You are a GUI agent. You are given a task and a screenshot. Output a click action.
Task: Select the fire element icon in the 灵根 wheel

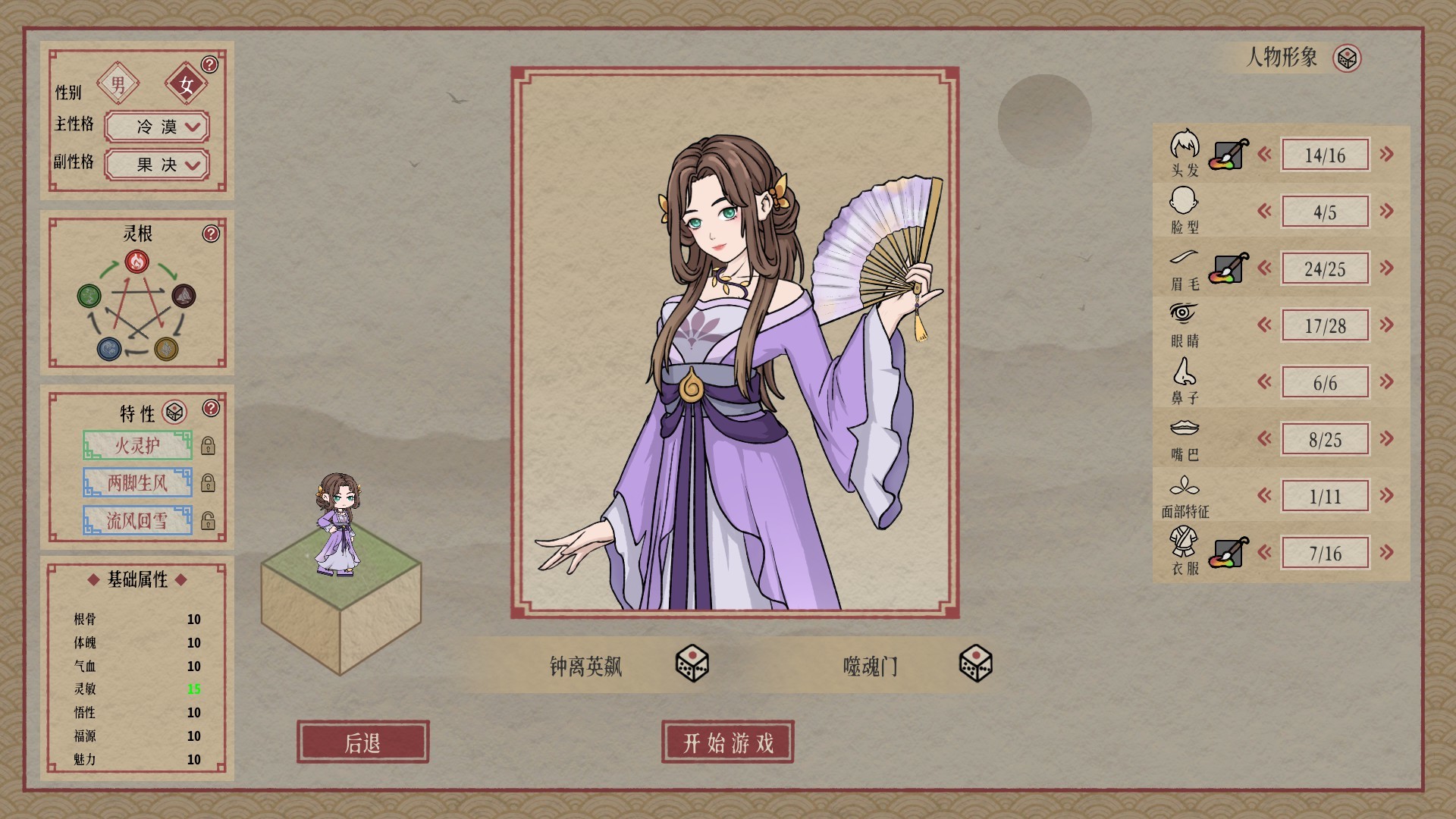[x=136, y=261]
